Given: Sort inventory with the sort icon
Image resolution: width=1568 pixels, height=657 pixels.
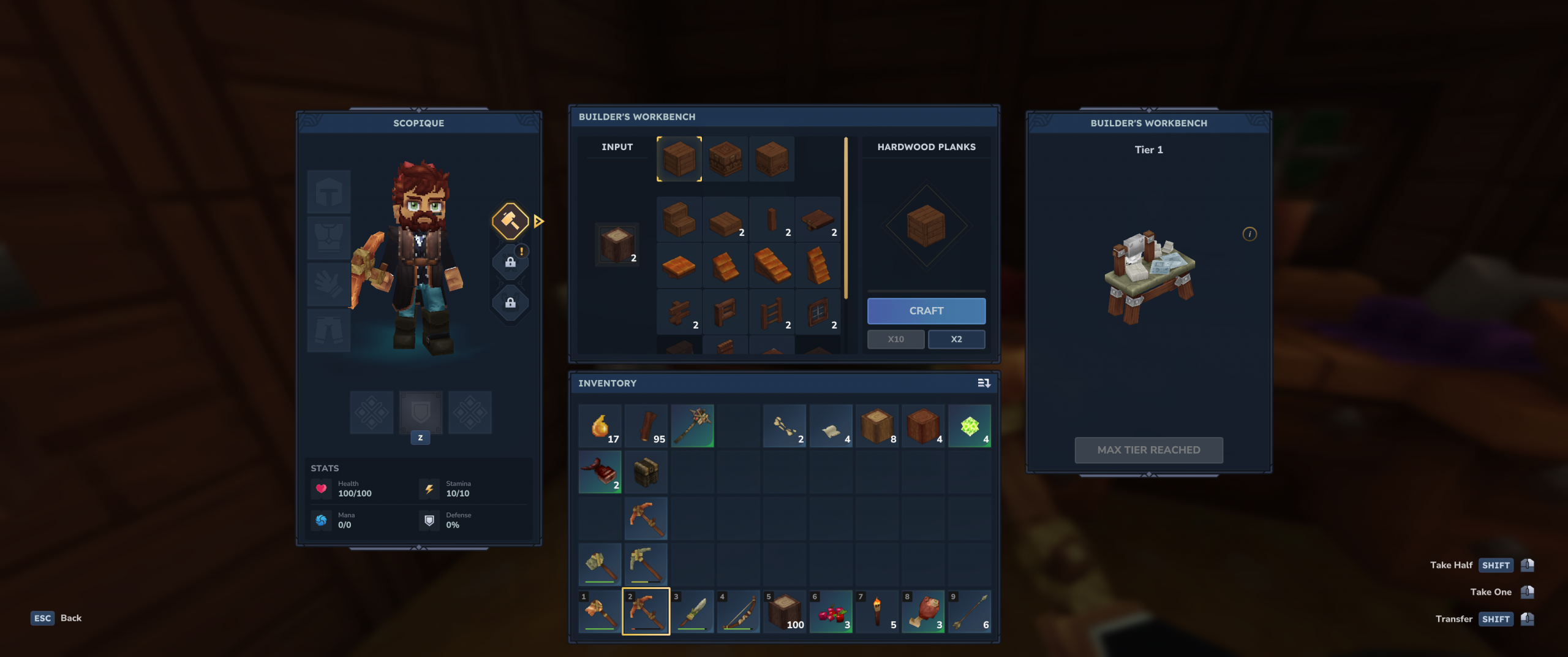Looking at the screenshot, I should coord(984,383).
